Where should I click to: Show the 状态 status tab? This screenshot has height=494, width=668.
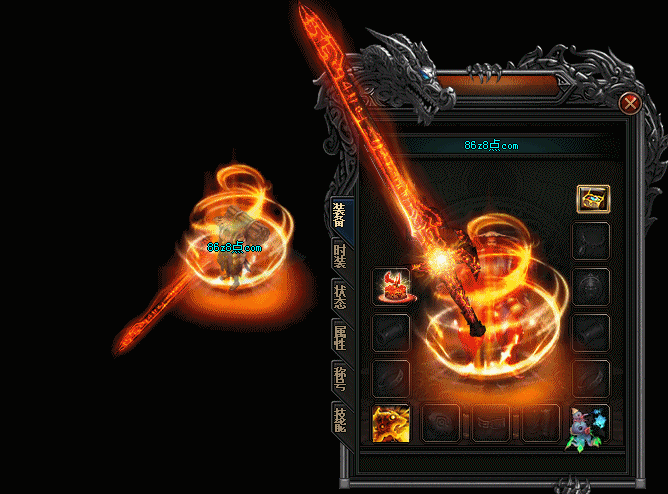click(x=340, y=298)
